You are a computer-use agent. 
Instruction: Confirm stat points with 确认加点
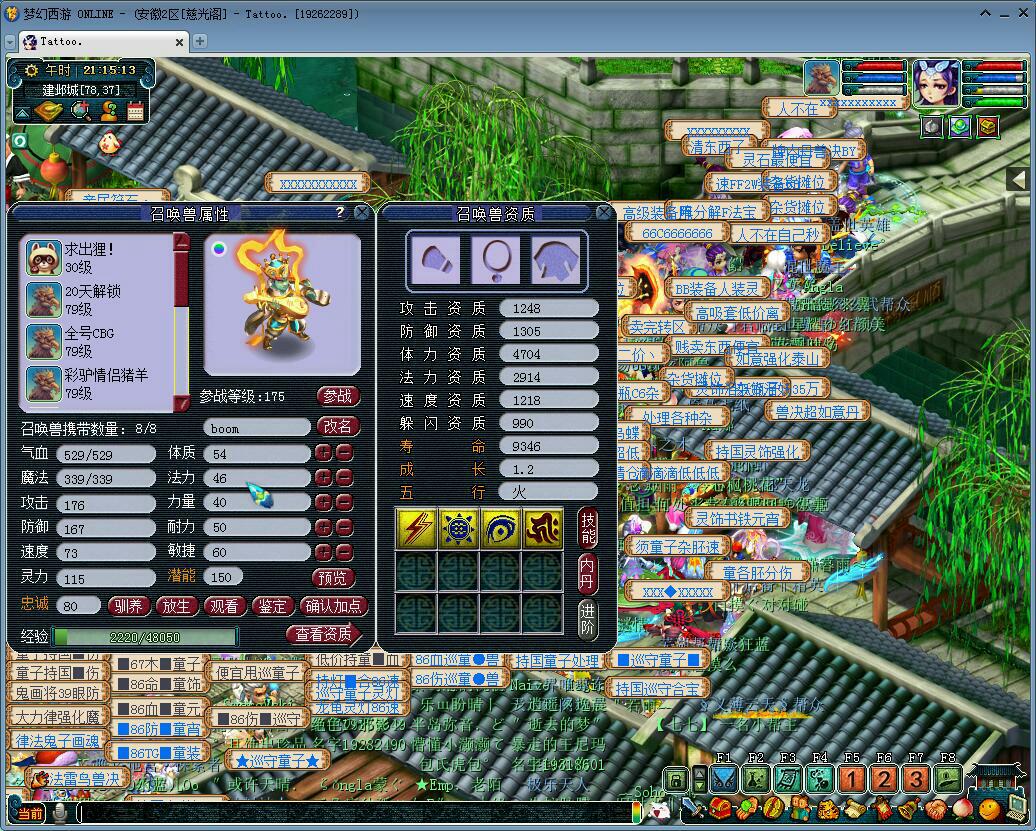click(334, 606)
